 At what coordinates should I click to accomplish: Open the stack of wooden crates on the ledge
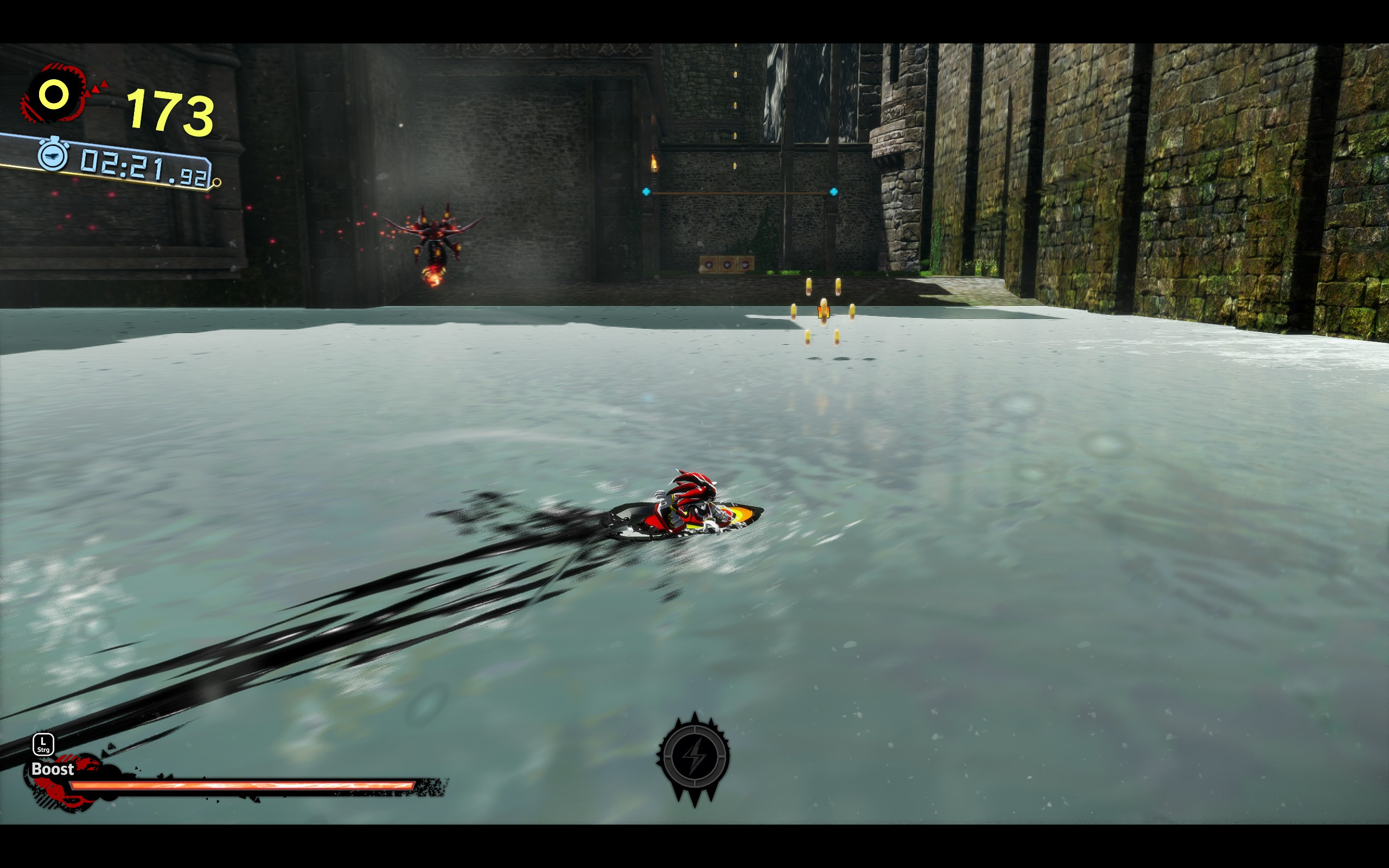tap(727, 264)
